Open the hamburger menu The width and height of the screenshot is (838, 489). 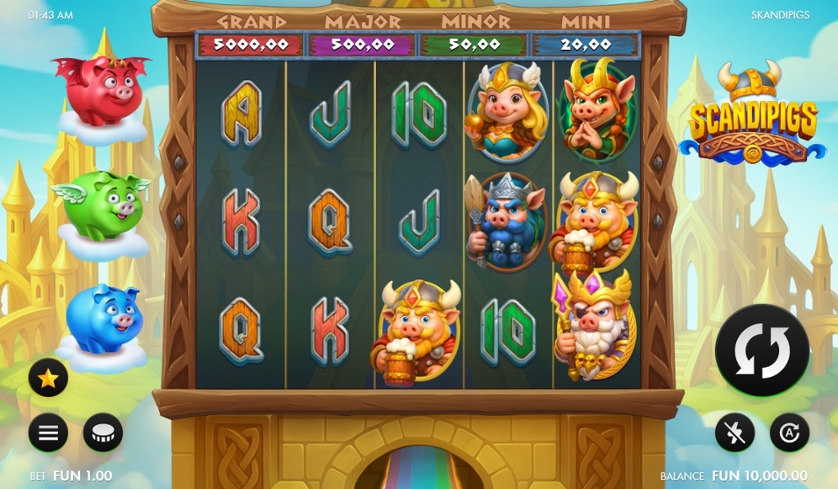(48, 432)
